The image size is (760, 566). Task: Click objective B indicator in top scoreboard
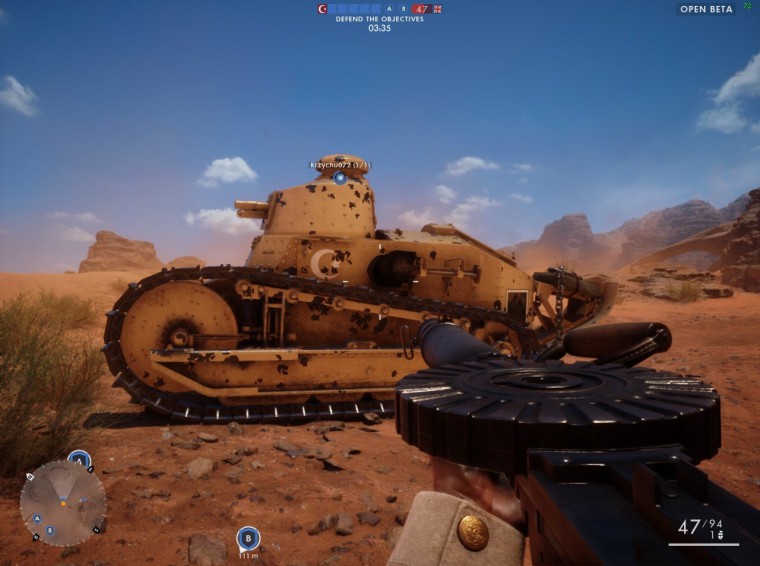pos(403,9)
